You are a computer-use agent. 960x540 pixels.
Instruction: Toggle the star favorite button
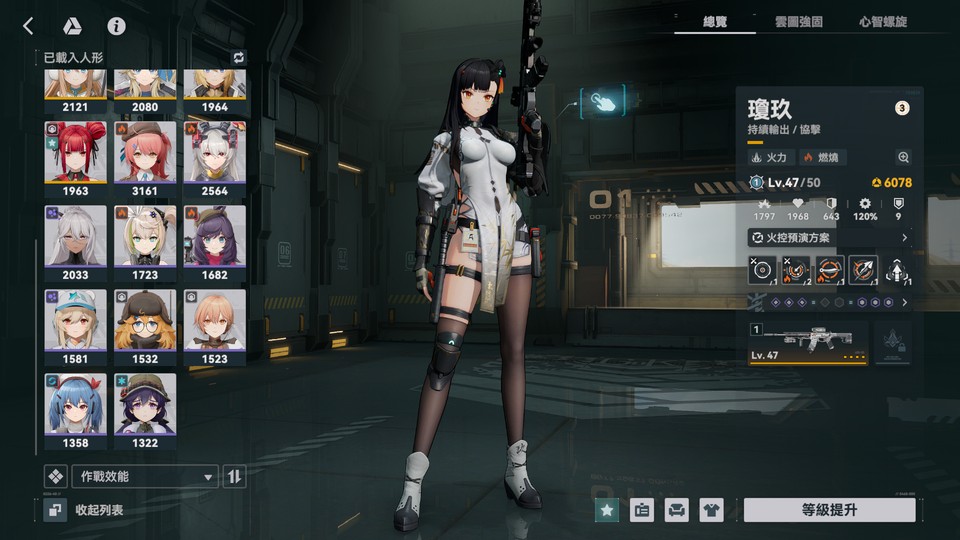pyautogui.click(x=606, y=510)
